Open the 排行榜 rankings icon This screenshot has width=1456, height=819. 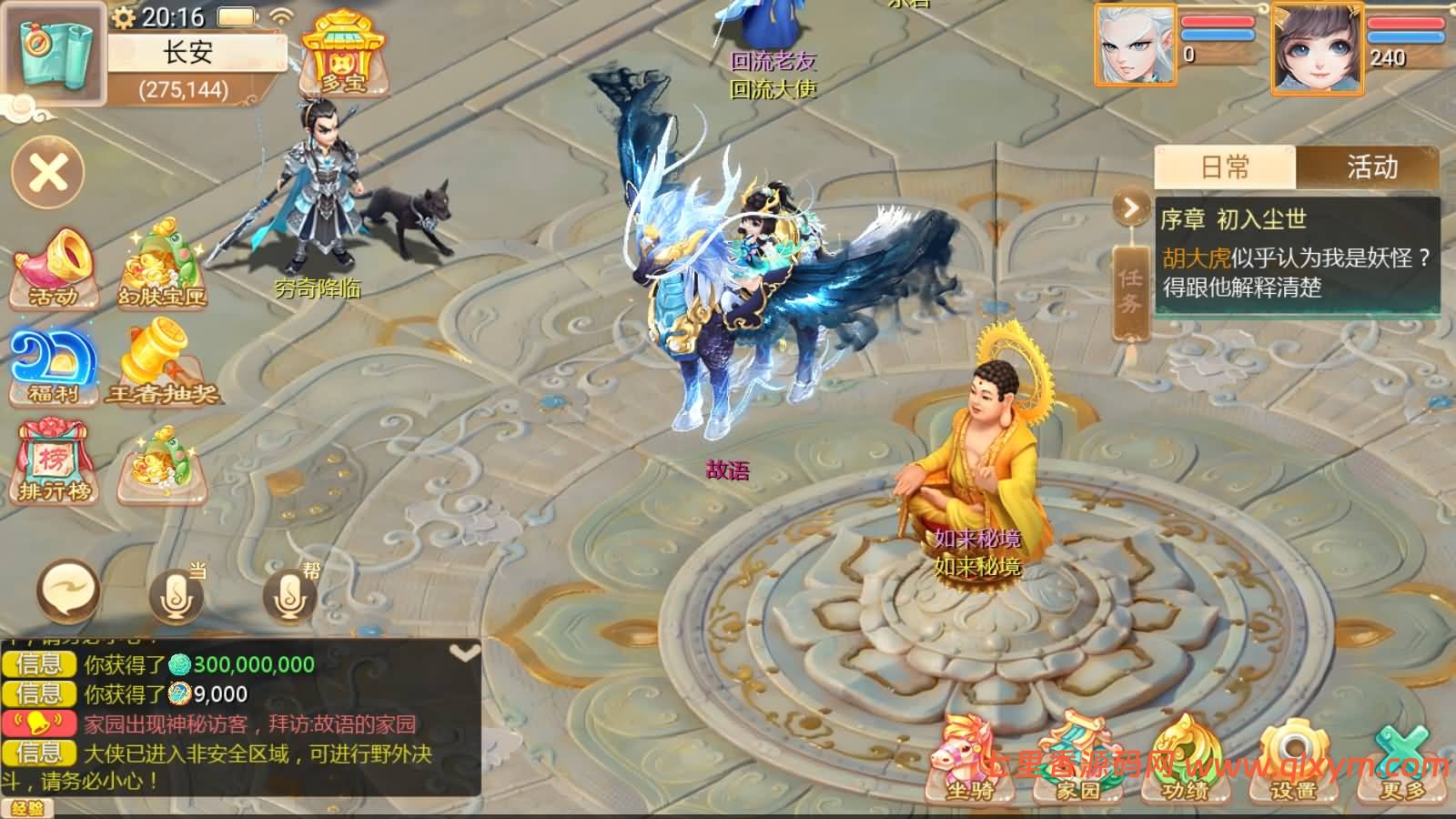point(53,462)
